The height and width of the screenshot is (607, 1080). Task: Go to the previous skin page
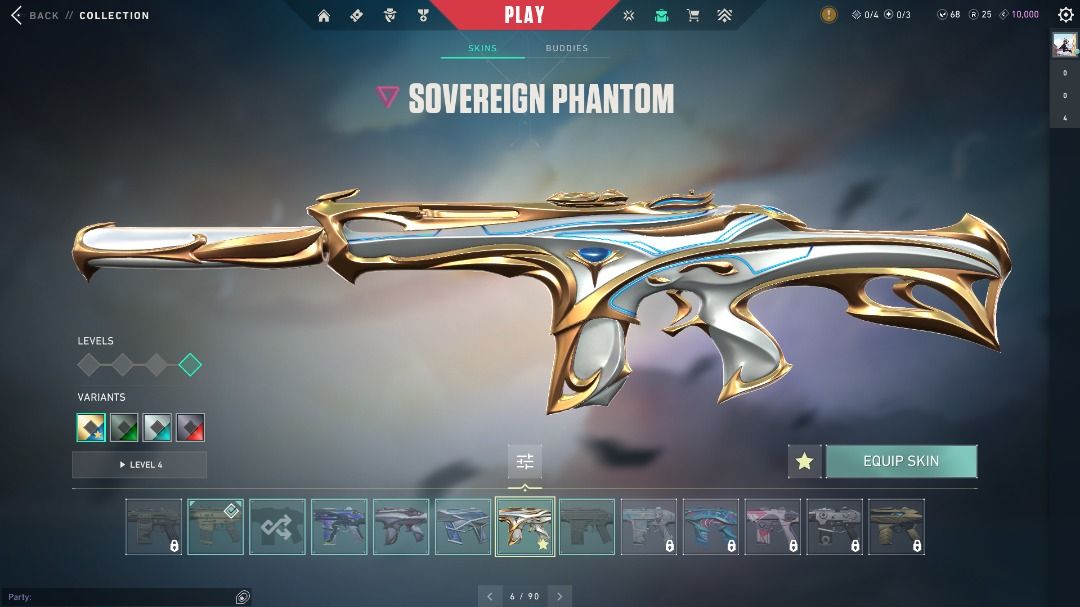click(490, 596)
